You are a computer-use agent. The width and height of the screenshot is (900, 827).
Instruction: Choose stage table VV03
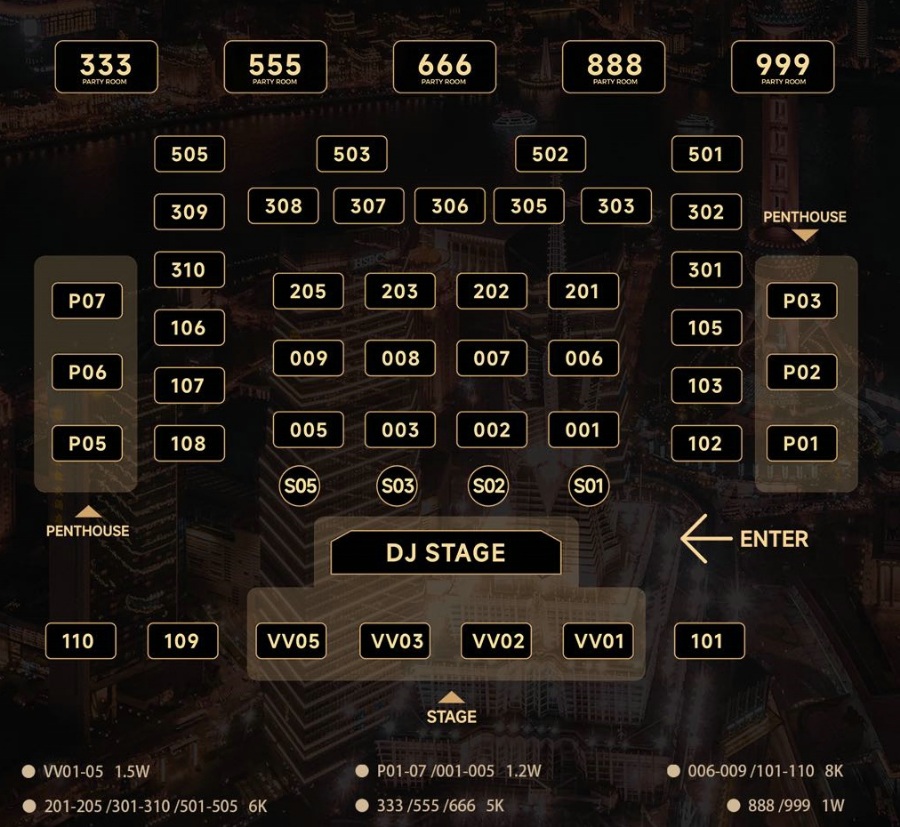tap(395, 641)
